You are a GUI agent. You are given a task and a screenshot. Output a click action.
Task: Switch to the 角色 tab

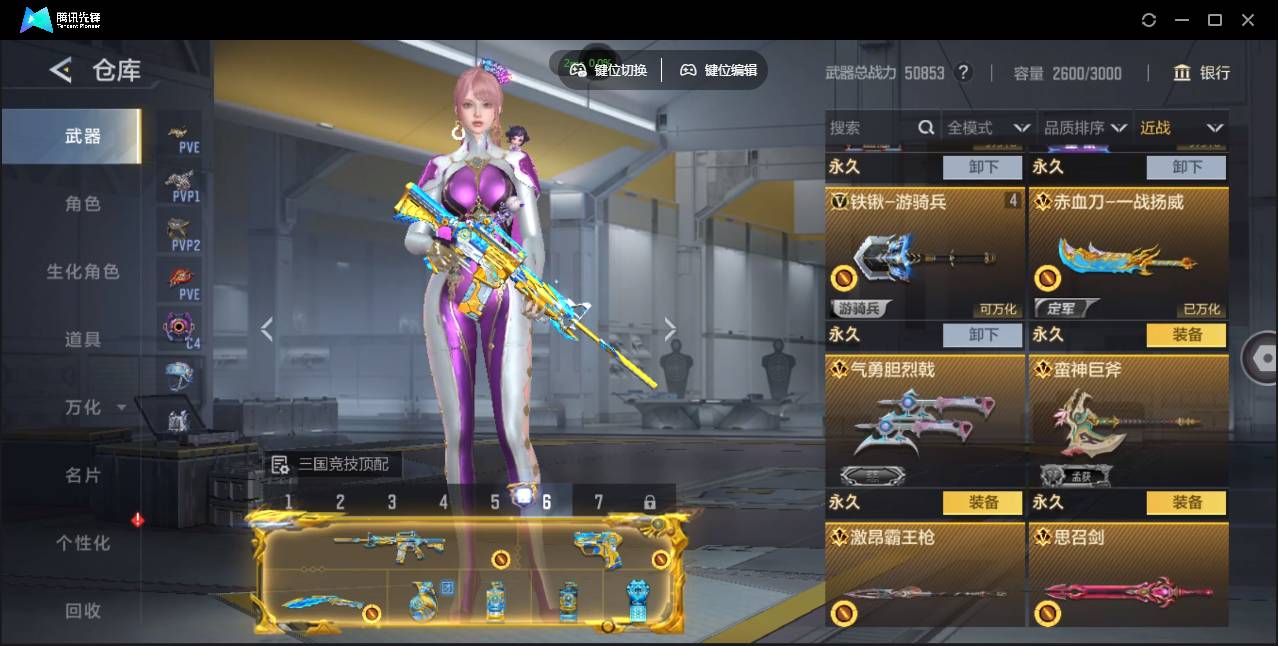coord(83,204)
